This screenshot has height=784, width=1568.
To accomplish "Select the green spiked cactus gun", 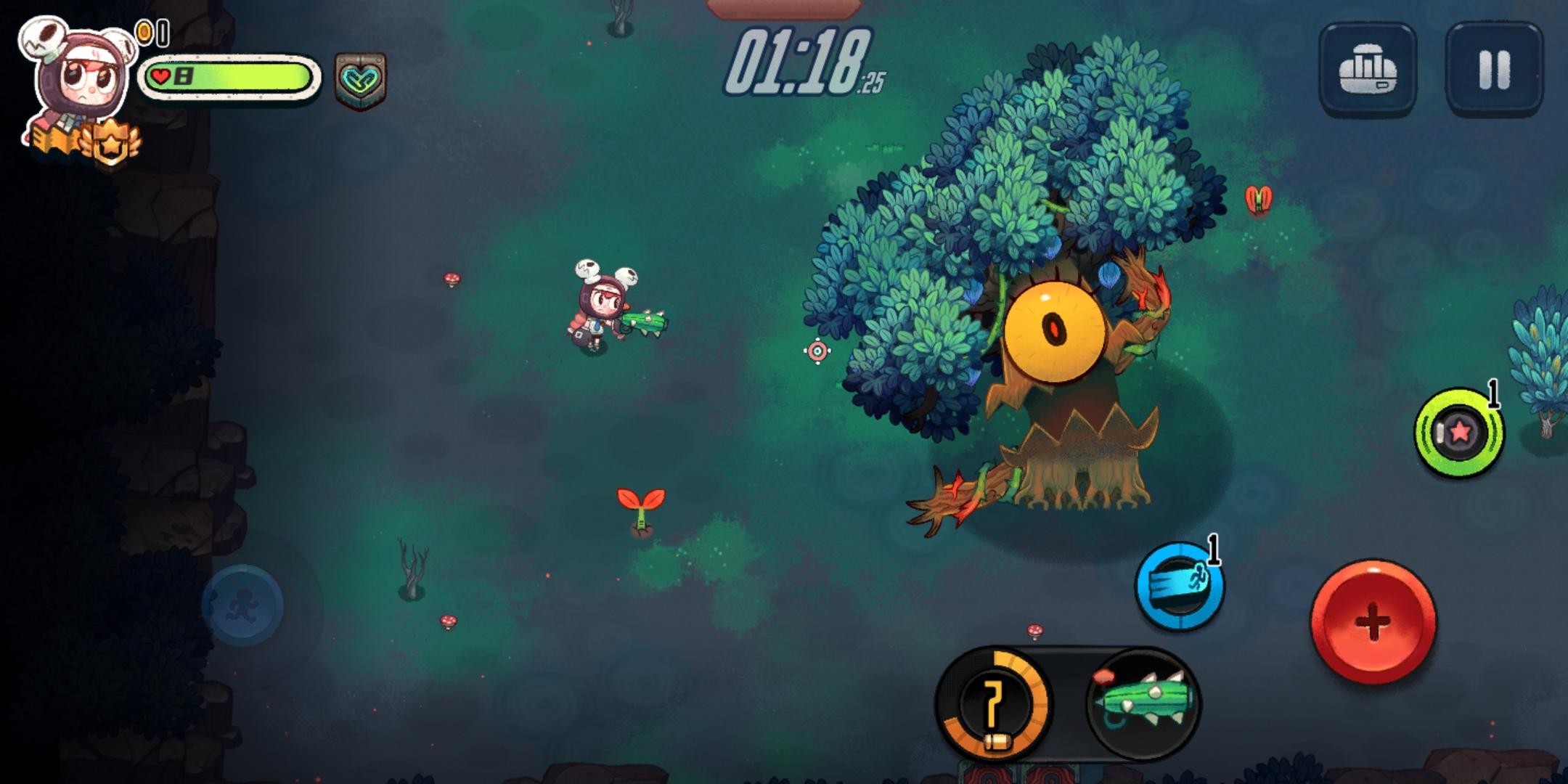I will [x=1143, y=703].
